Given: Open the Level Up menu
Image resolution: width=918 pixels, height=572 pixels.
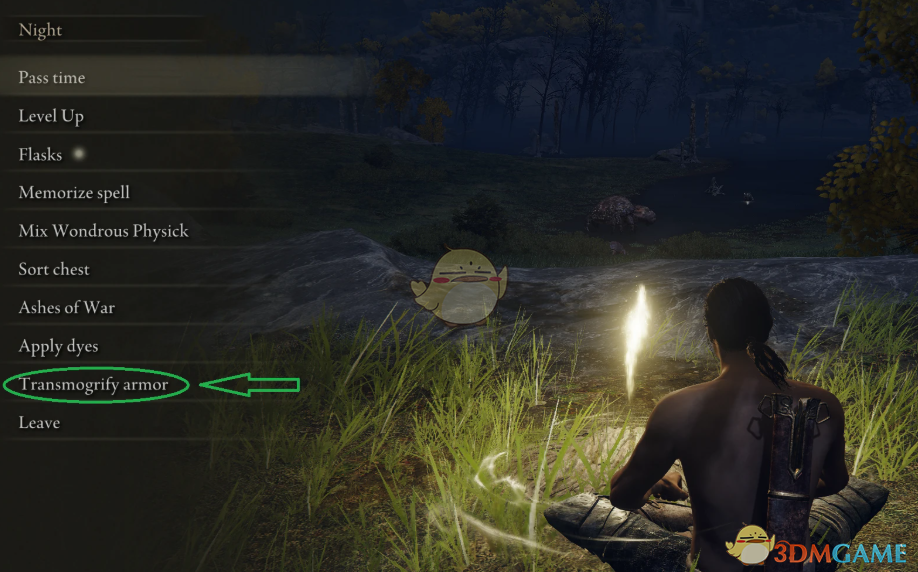Looking at the screenshot, I should [x=51, y=116].
